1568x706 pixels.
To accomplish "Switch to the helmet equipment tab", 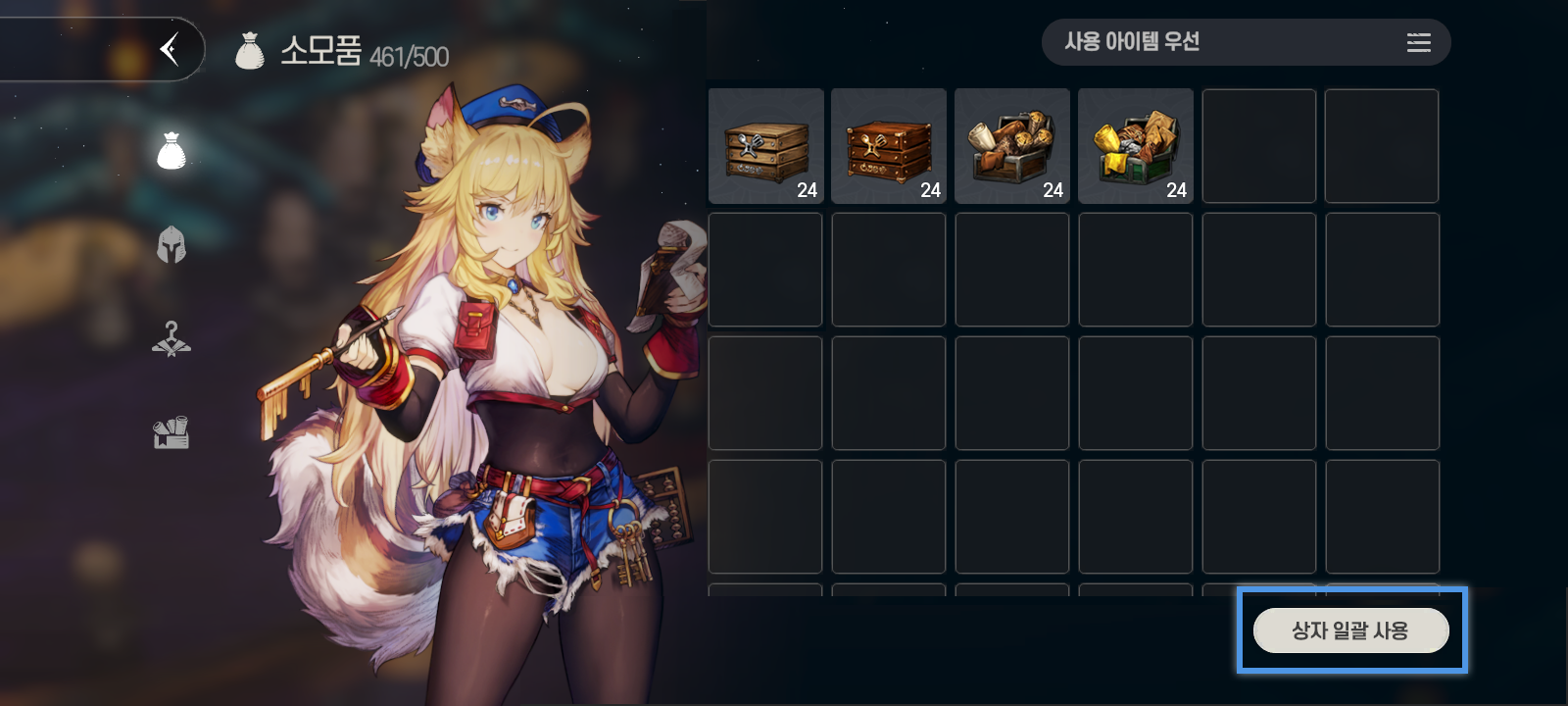I will (171, 245).
